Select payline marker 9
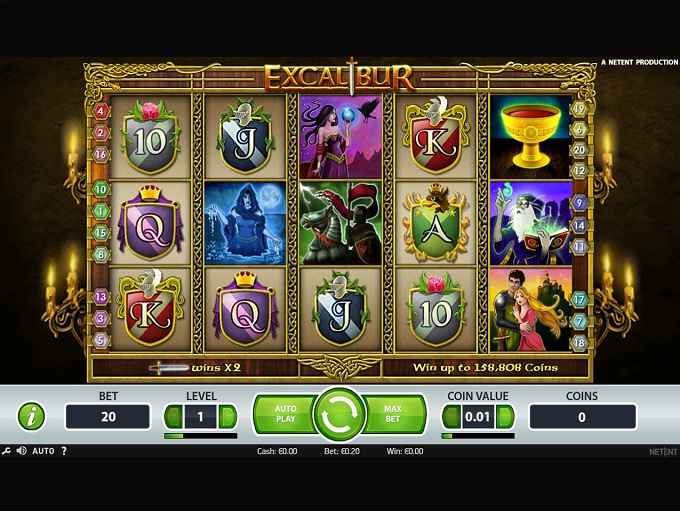680x511 pixels. [x=579, y=202]
